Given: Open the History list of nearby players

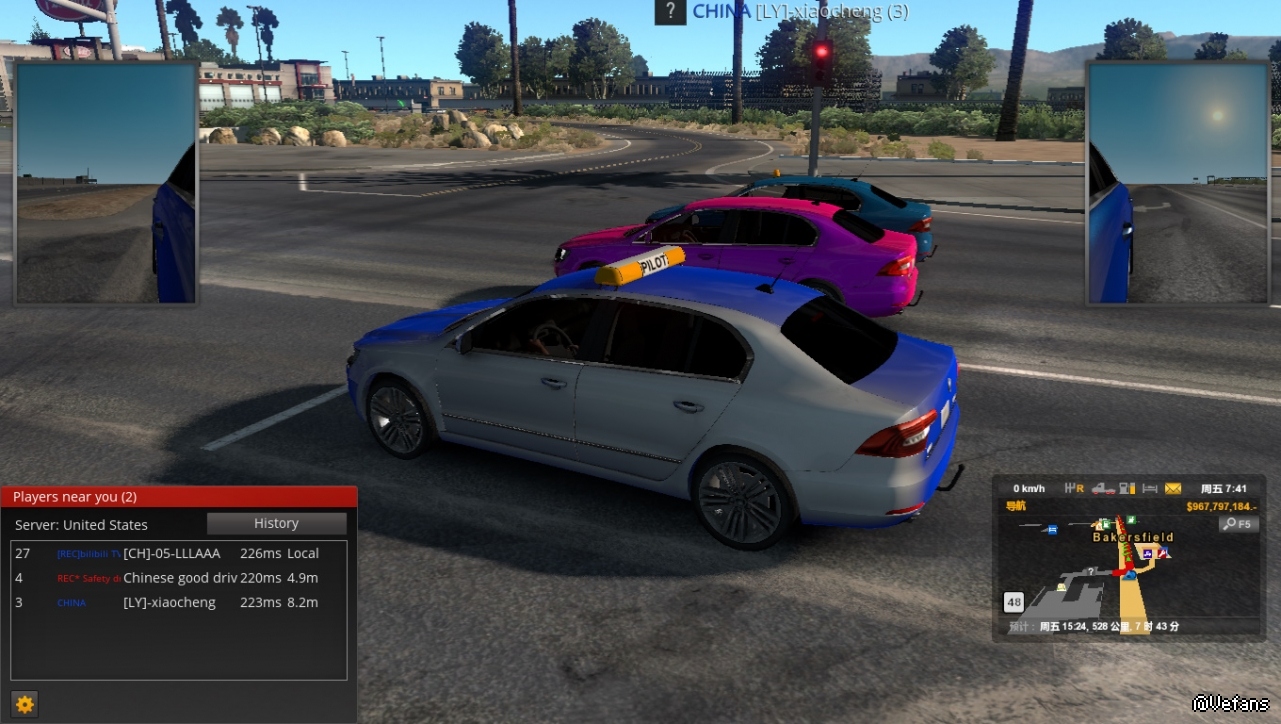Looking at the screenshot, I should [276, 523].
